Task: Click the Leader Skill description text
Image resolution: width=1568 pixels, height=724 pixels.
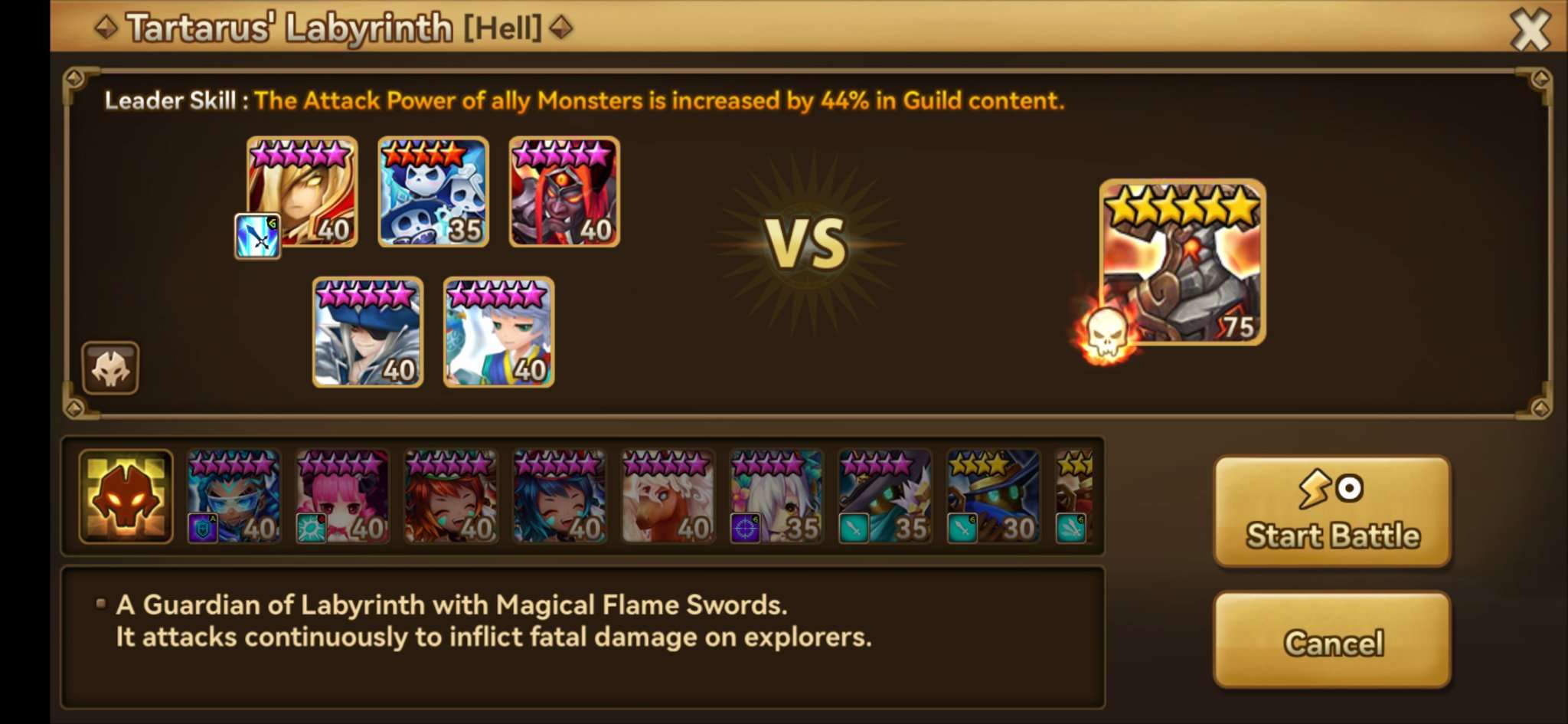Action: pyautogui.click(x=582, y=100)
